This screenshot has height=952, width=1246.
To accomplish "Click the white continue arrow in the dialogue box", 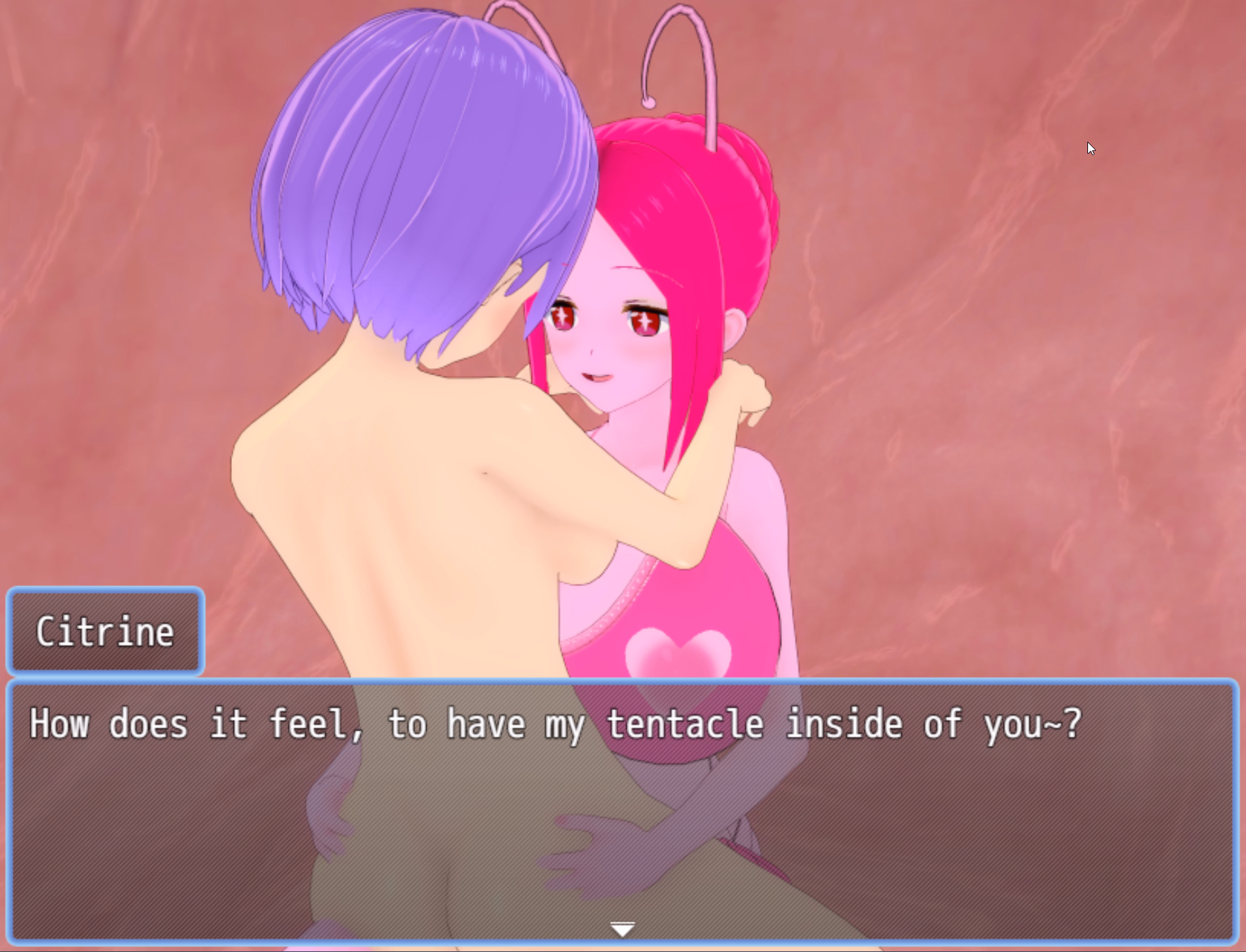I will pos(622,929).
